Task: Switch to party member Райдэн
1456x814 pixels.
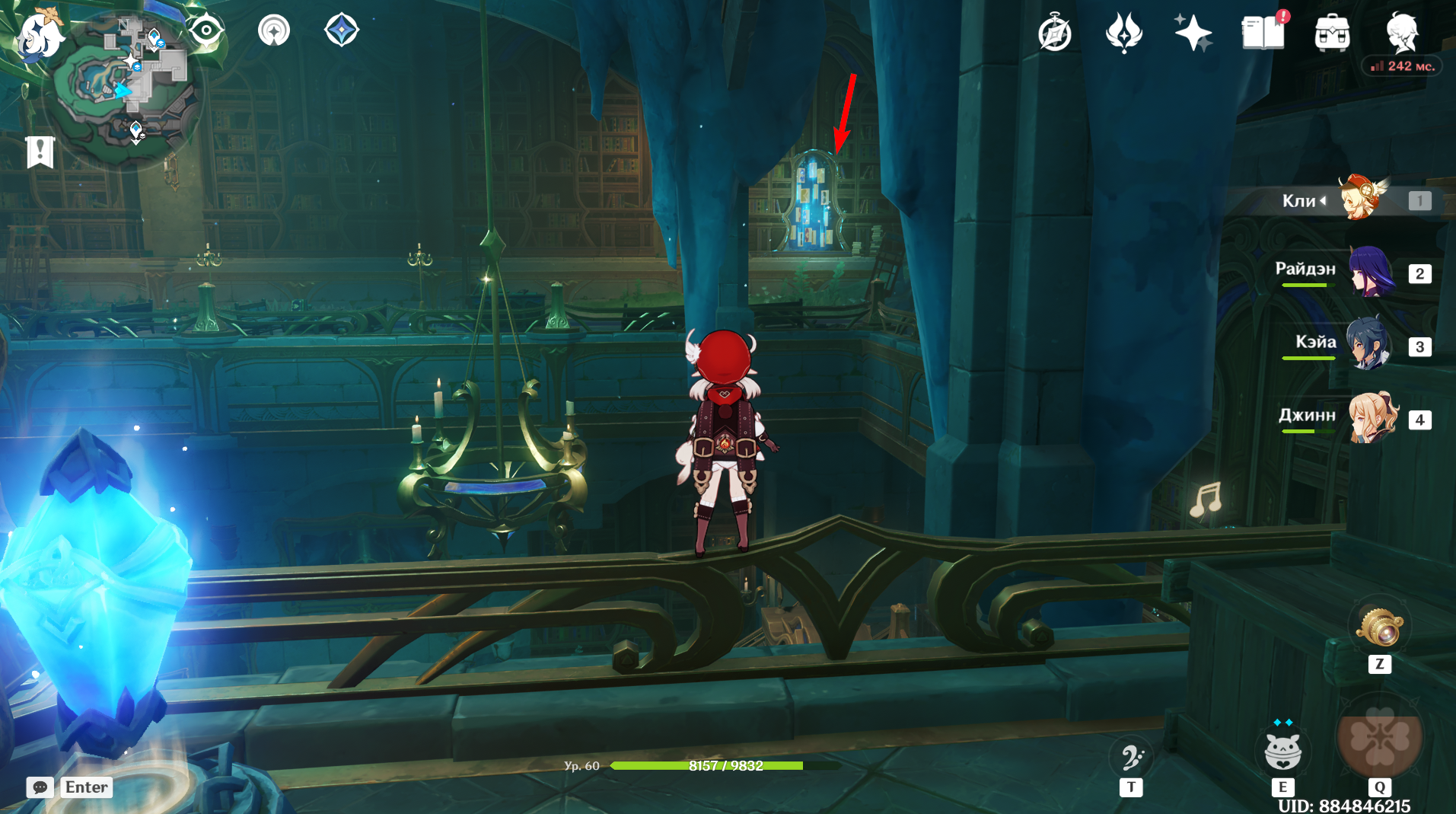Action: pos(1372,272)
